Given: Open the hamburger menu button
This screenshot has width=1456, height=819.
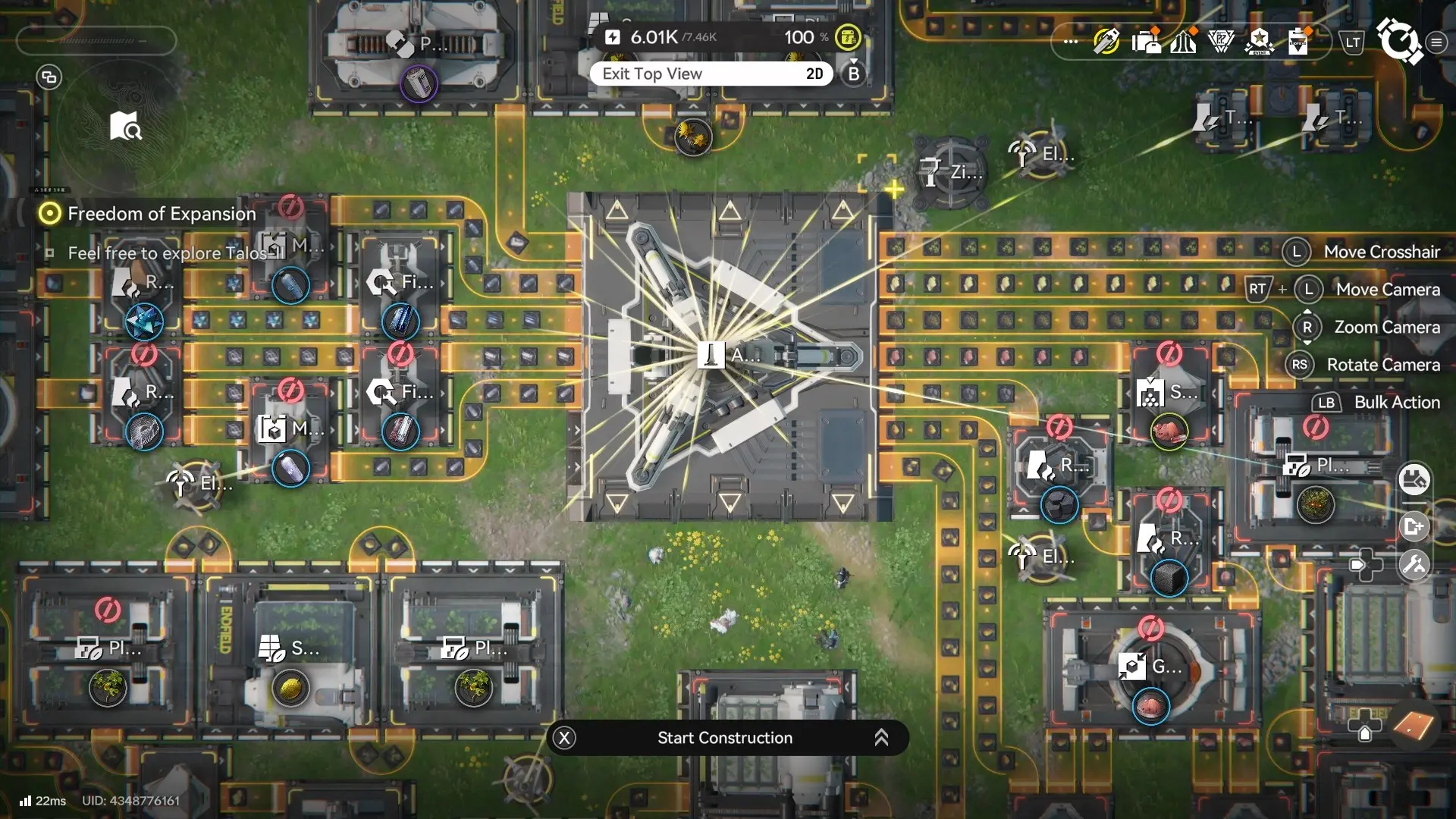Looking at the screenshot, I should [1436, 42].
